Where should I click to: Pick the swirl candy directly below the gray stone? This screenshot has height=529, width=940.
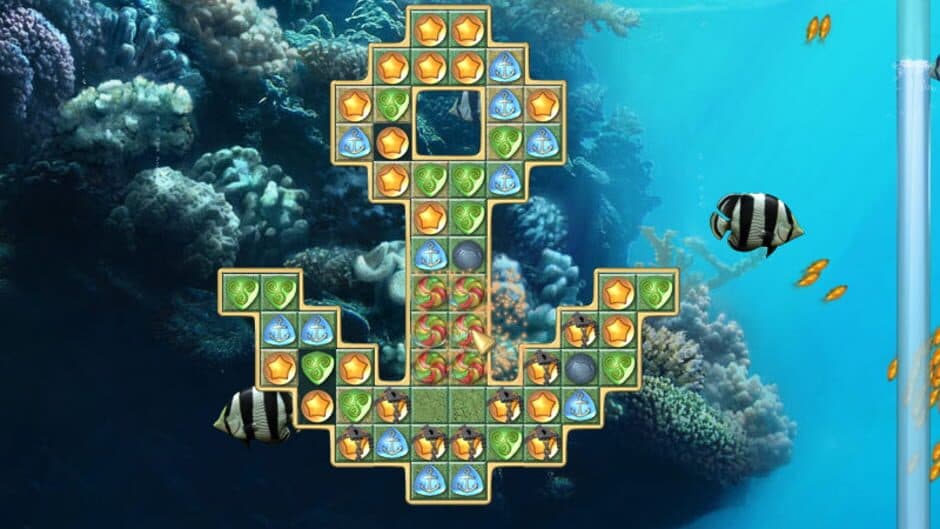pyautogui.click(x=467, y=292)
